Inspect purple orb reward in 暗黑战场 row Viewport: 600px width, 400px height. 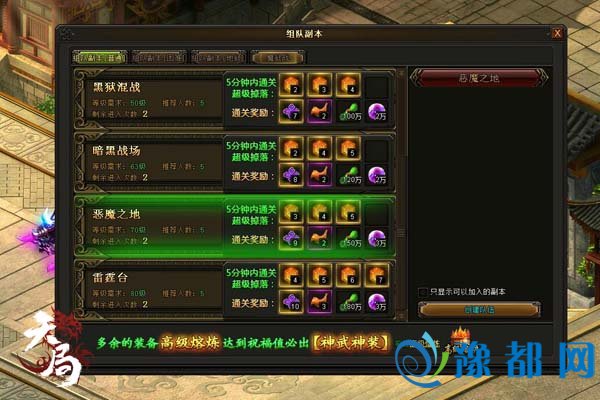pos(377,175)
